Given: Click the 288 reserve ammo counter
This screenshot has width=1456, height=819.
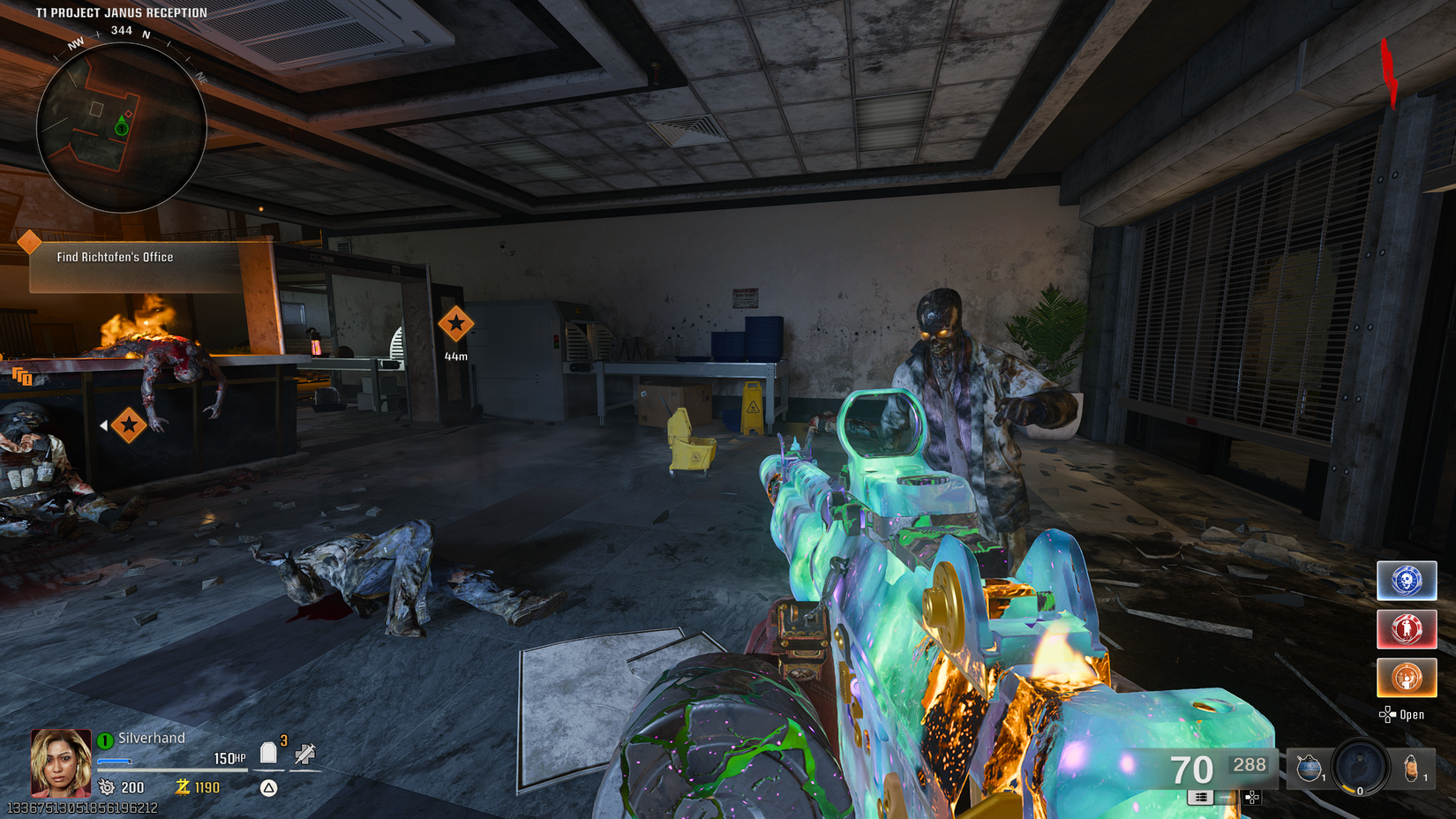Looking at the screenshot, I should click(1250, 765).
